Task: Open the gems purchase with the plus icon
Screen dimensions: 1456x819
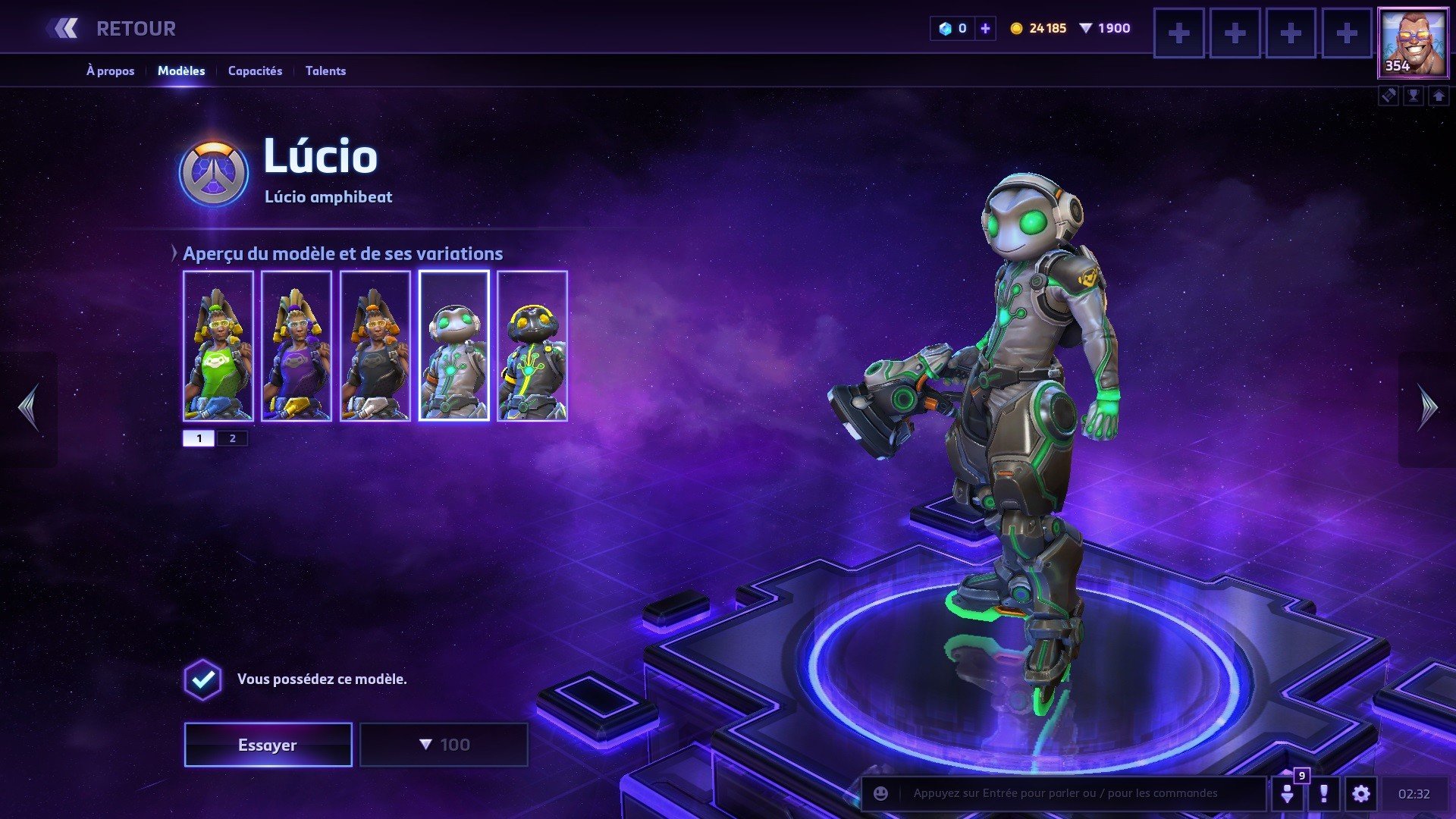Action: click(x=984, y=28)
